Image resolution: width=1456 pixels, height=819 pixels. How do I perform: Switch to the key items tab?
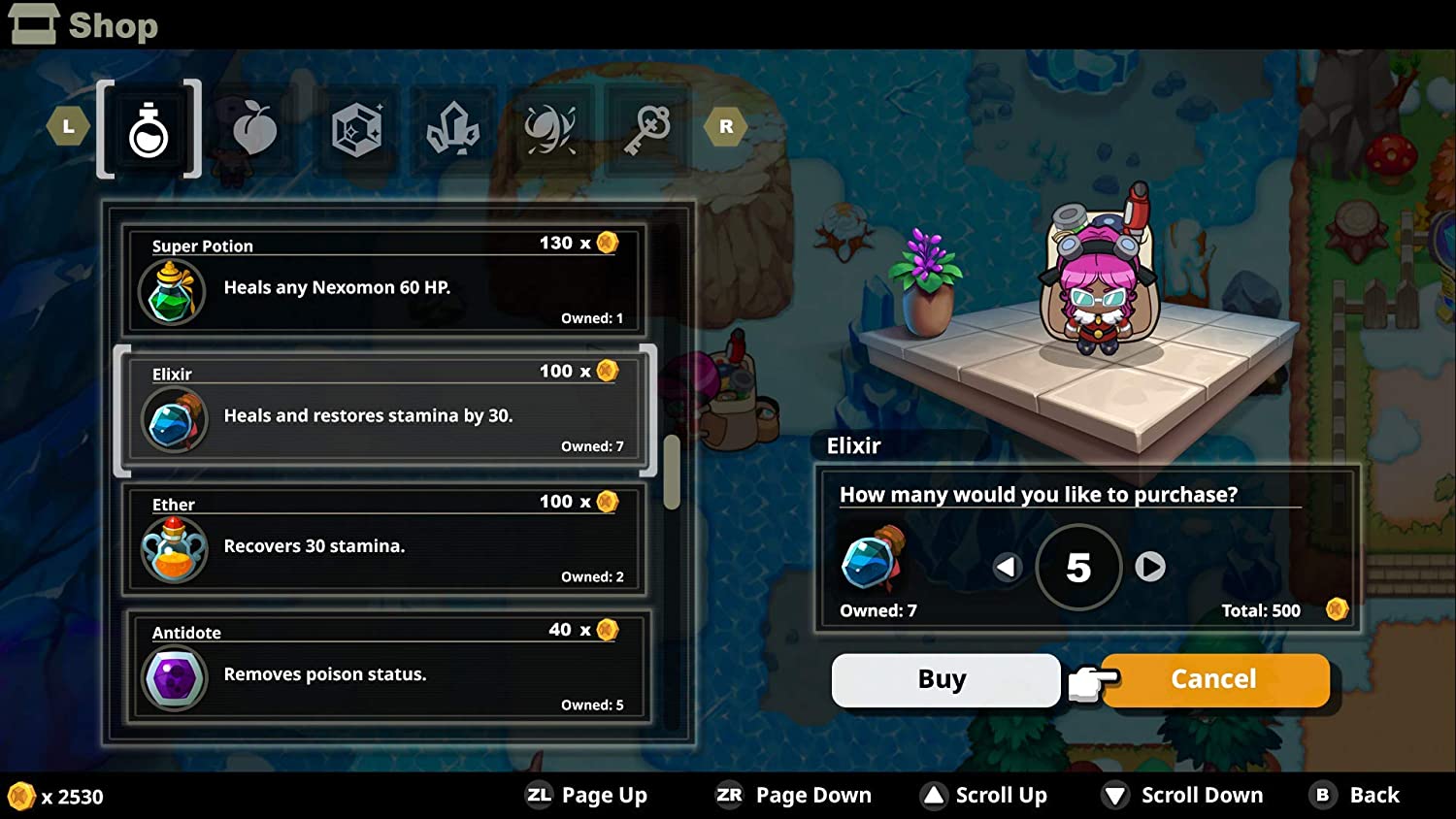(647, 129)
